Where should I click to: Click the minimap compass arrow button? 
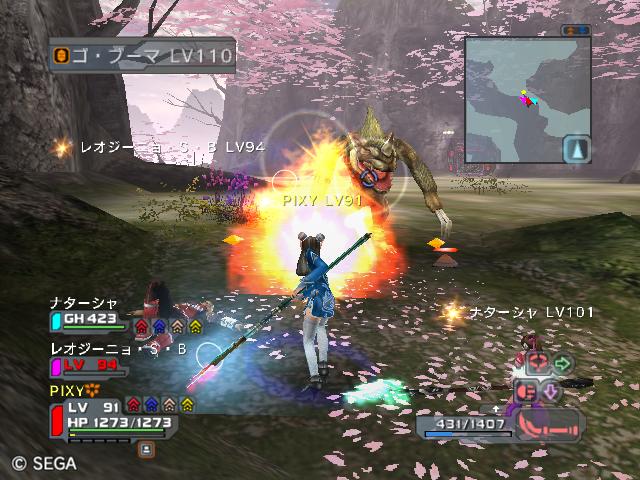[x=576, y=150]
